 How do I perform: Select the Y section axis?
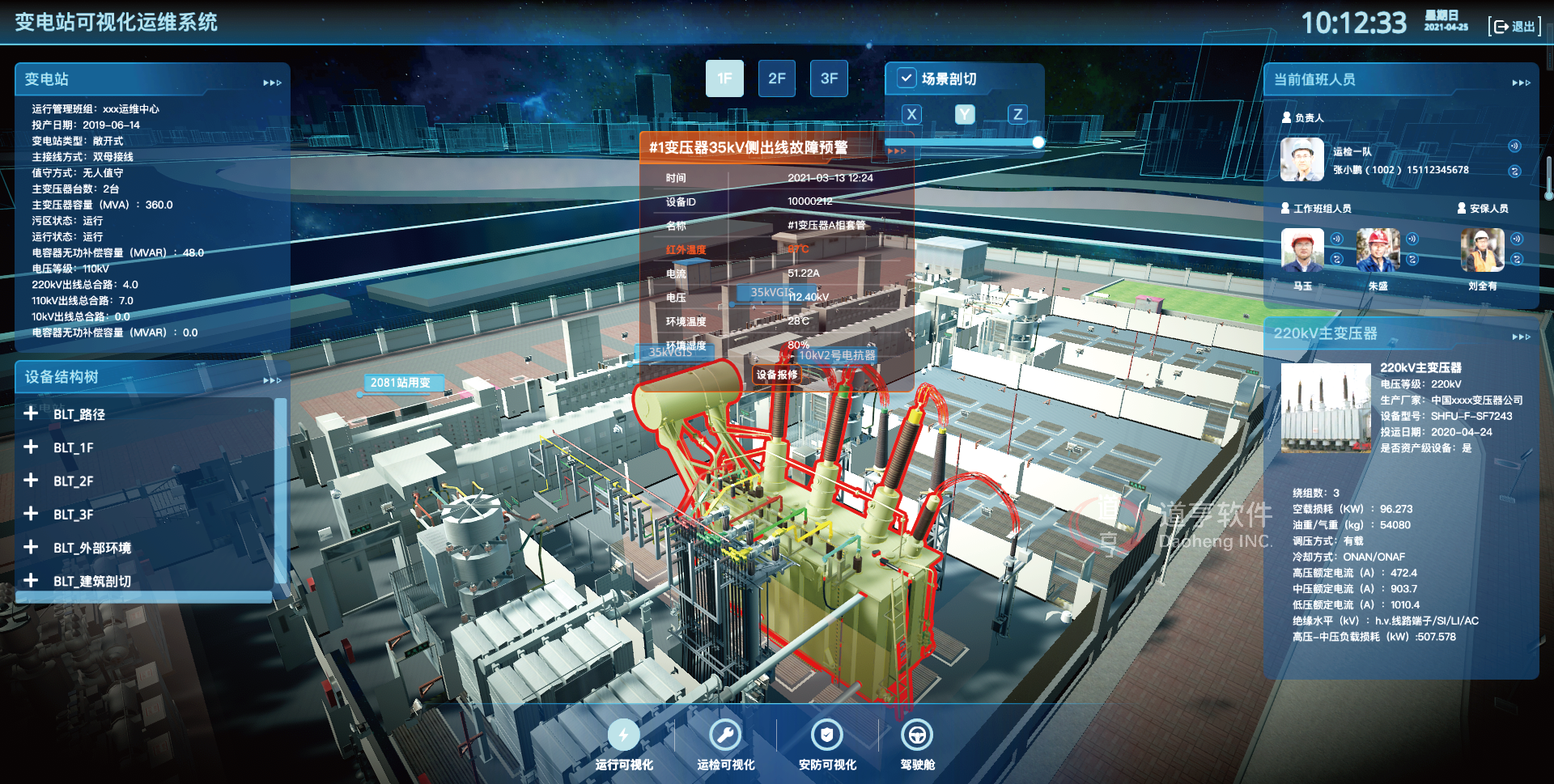(x=965, y=114)
